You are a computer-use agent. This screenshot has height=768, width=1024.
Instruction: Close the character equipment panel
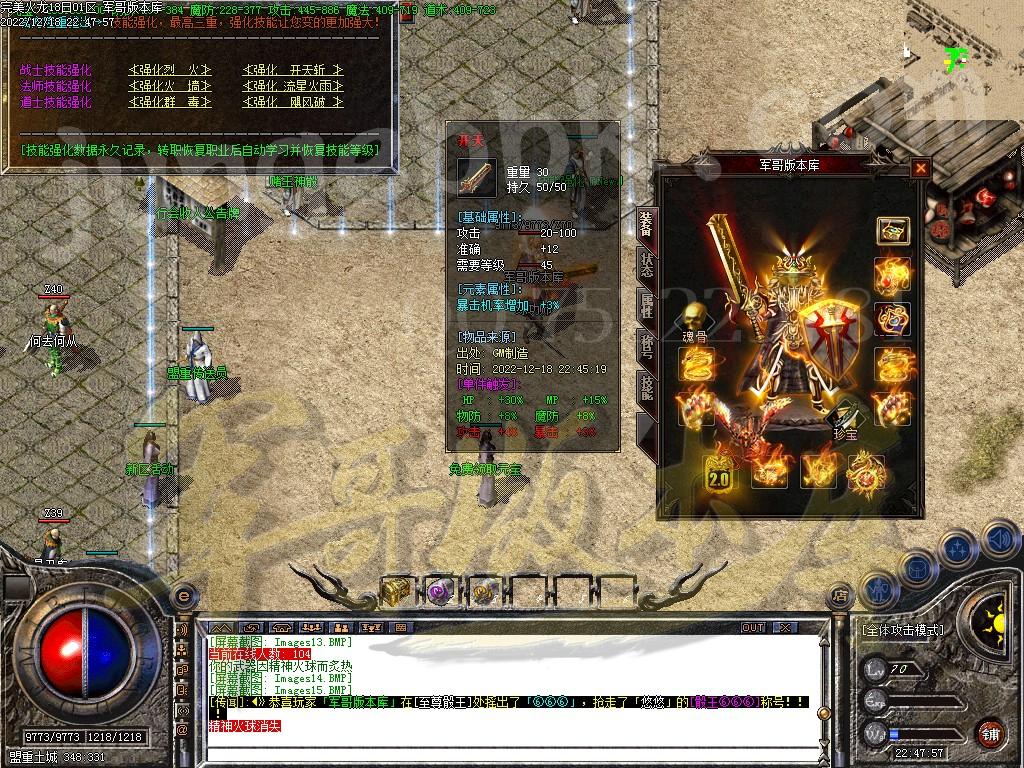coord(920,168)
